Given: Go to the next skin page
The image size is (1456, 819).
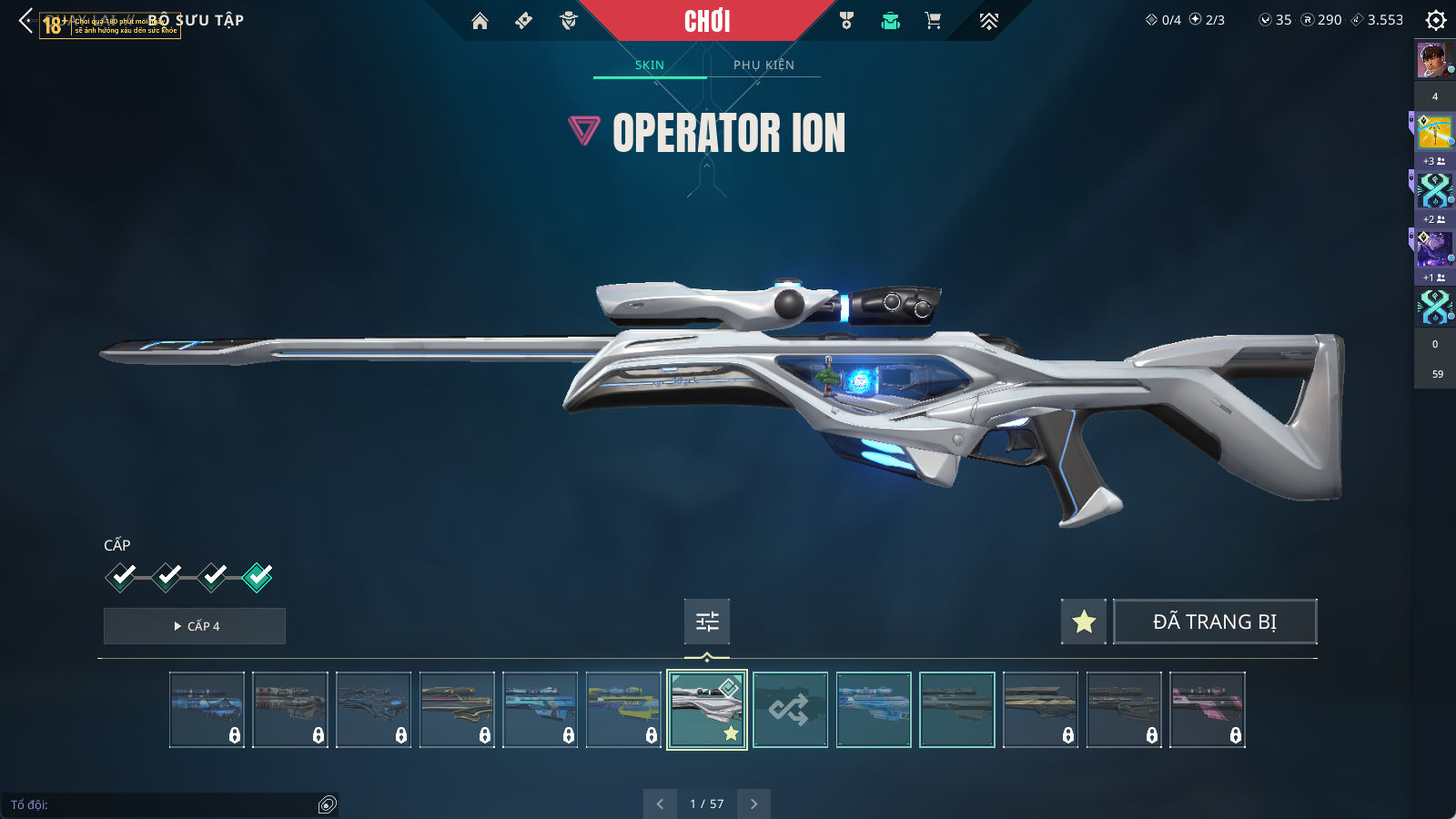Looking at the screenshot, I should [753, 804].
